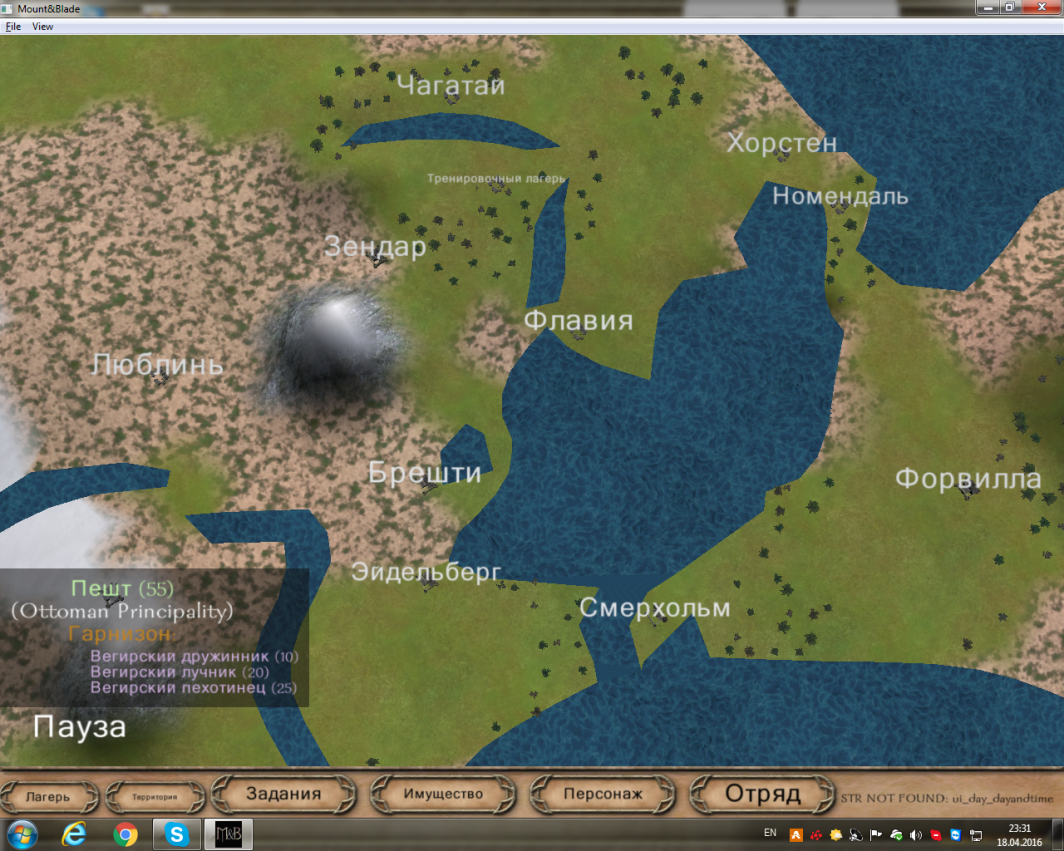Open the Лагерь (Camp) menu
The width and height of the screenshot is (1064, 851).
coord(49,797)
